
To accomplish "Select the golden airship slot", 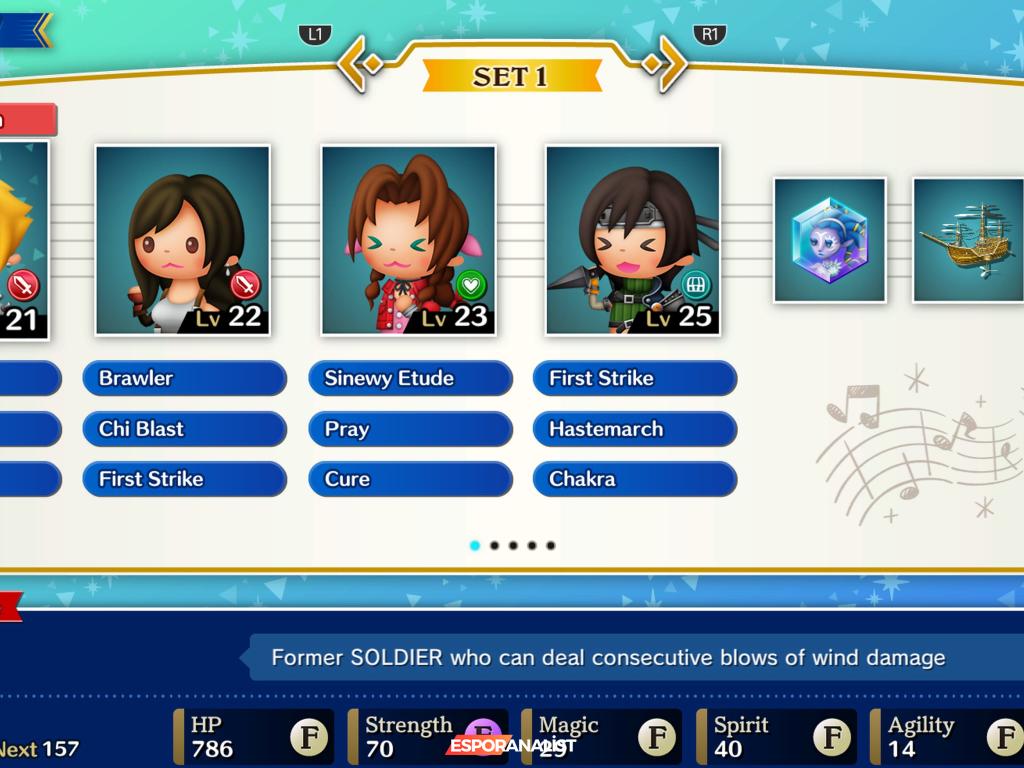I will 967,240.
